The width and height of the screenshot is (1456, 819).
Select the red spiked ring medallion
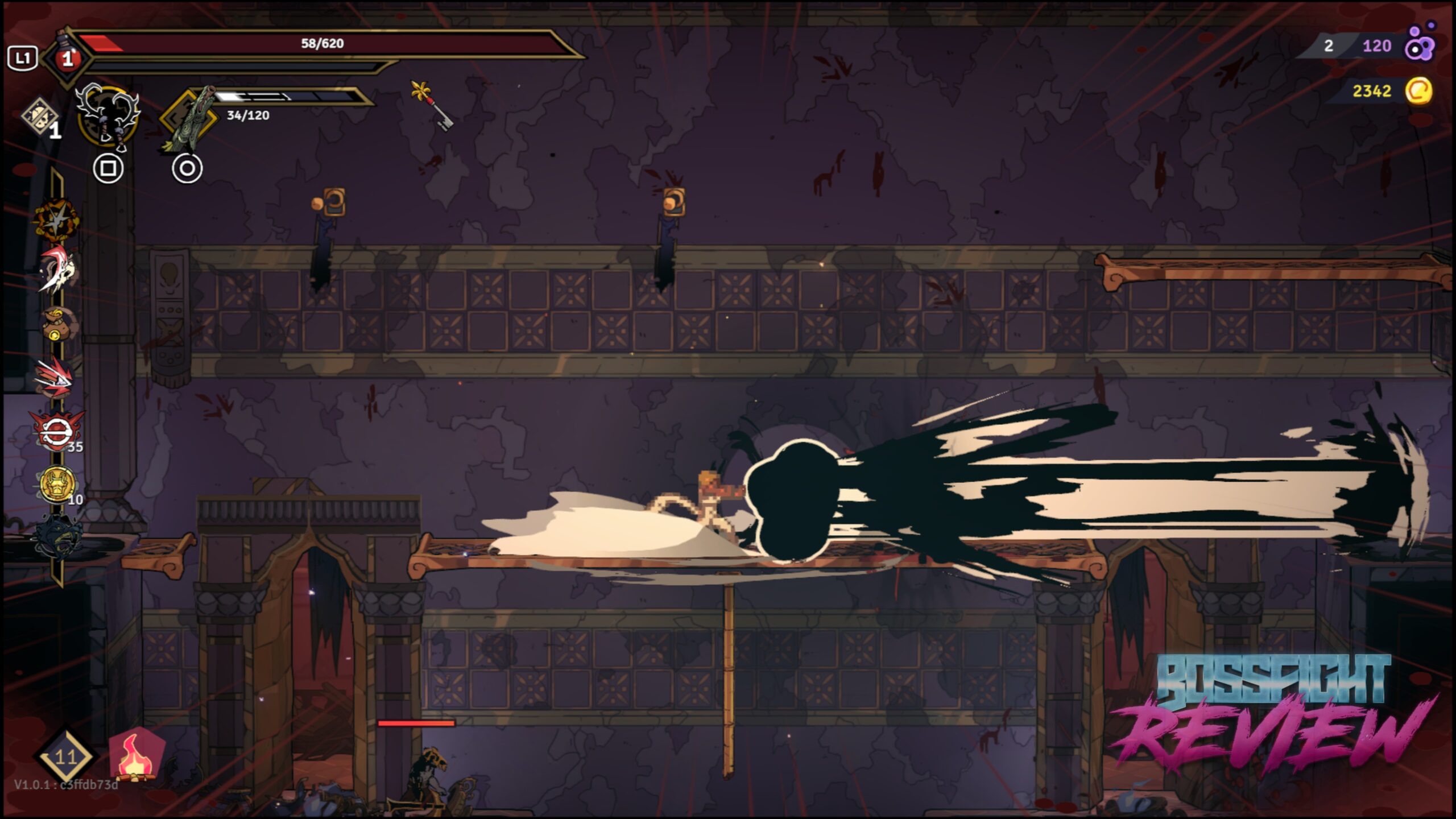tap(57, 431)
